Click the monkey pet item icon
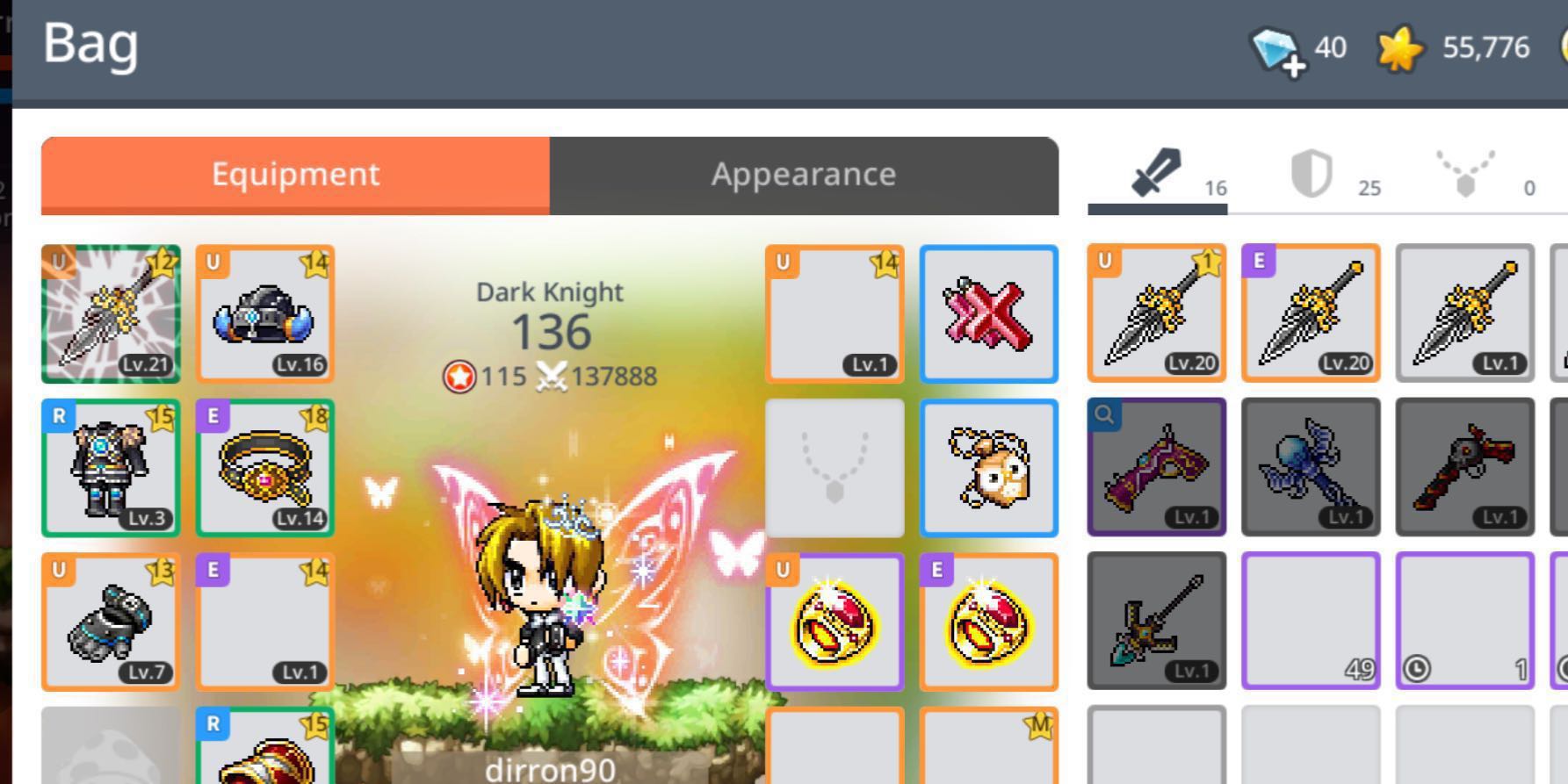 pos(989,467)
